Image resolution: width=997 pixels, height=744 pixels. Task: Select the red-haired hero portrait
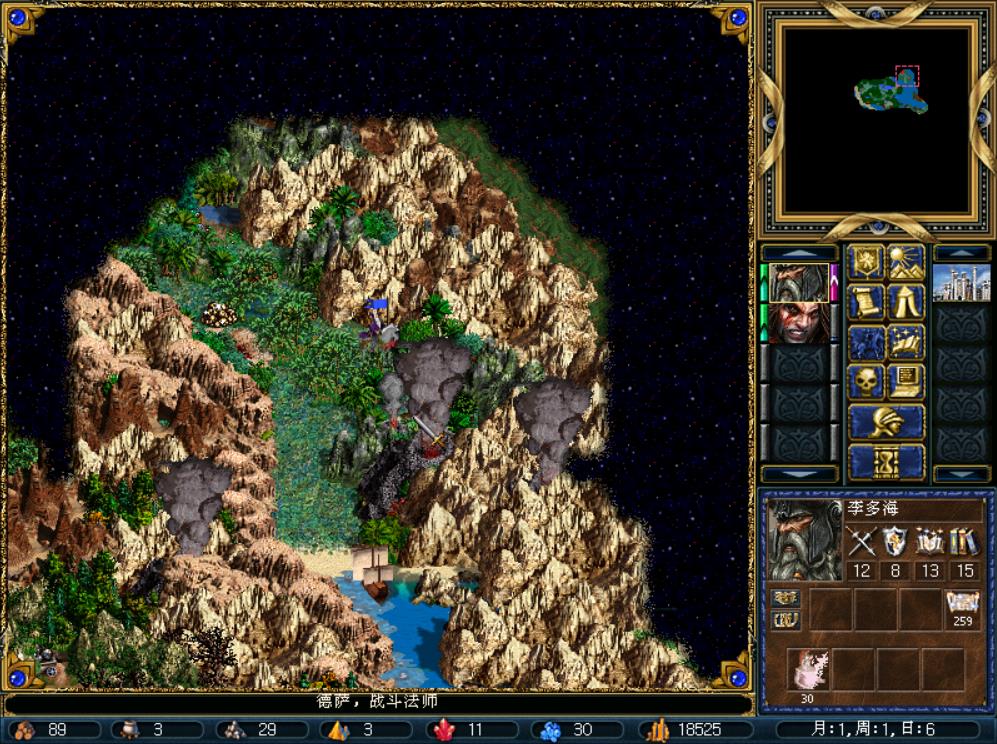coord(799,322)
